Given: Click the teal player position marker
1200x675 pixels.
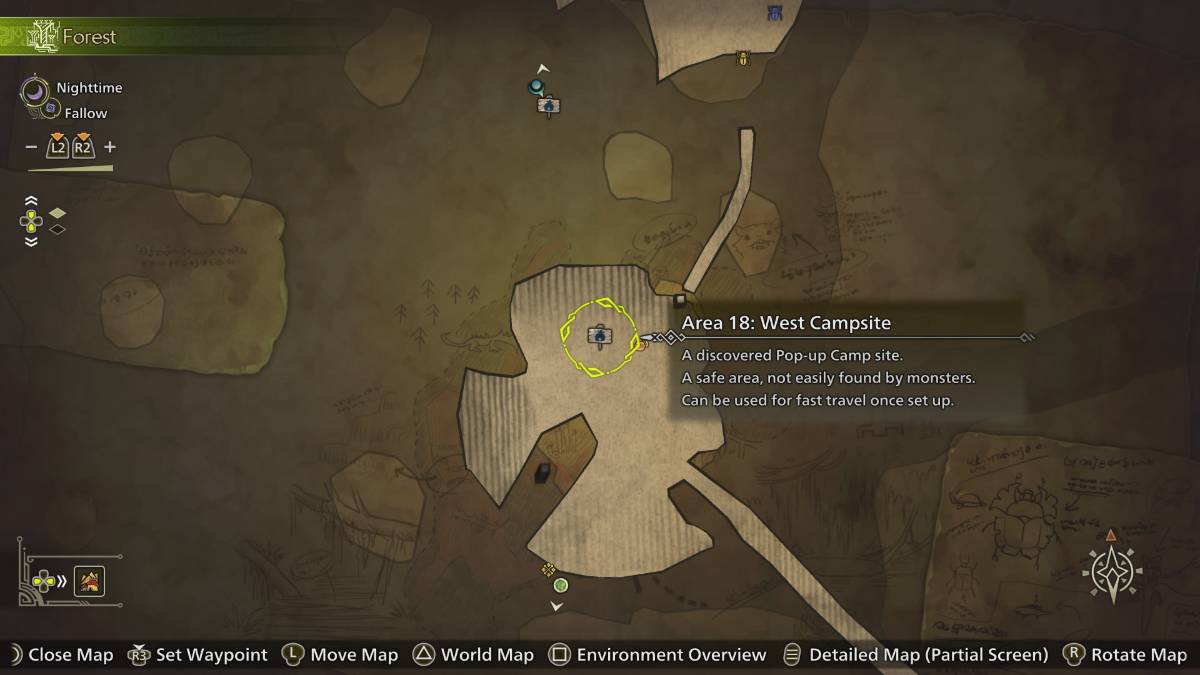Looking at the screenshot, I should coord(535,87).
